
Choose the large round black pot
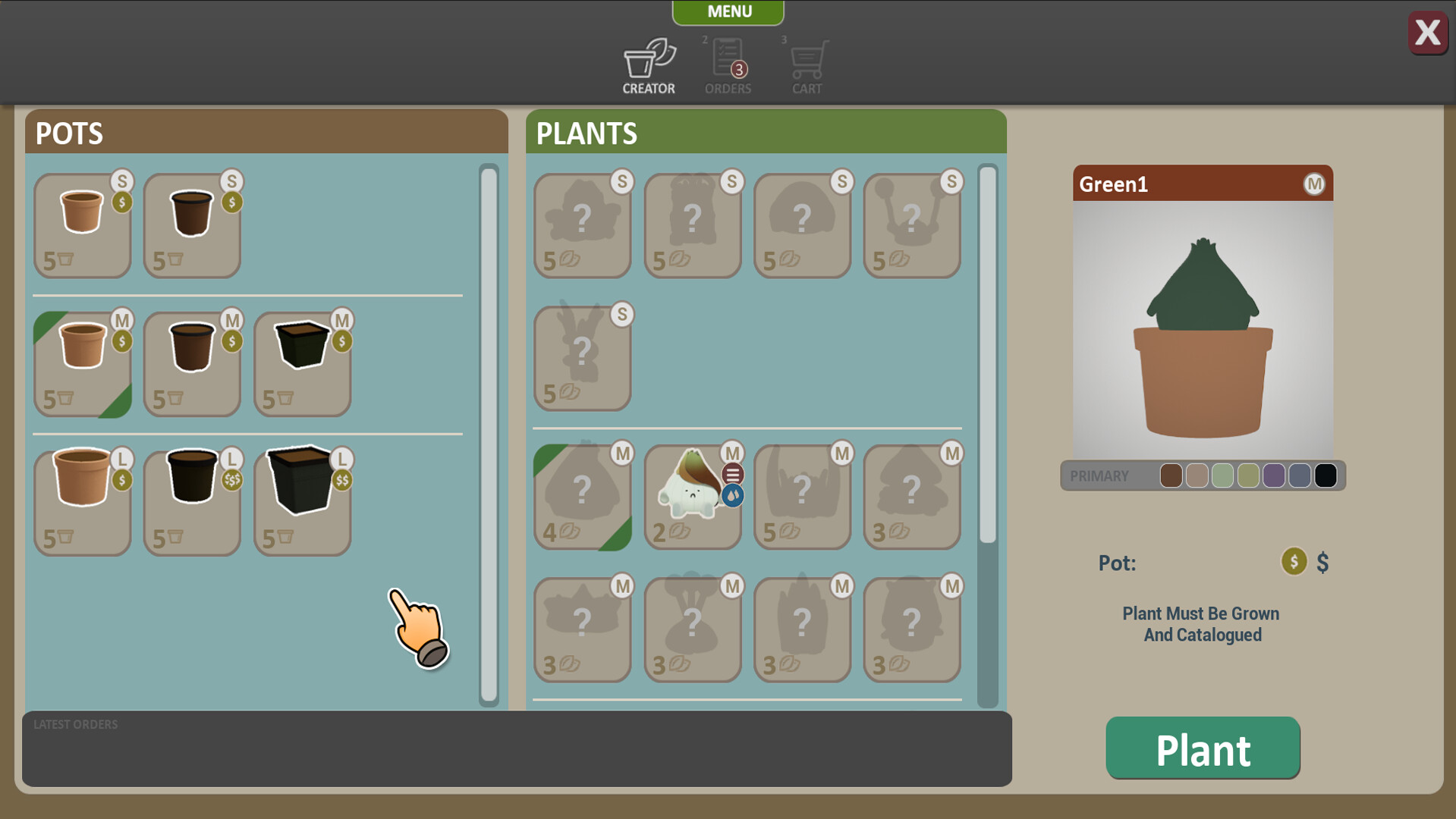[x=192, y=500]
